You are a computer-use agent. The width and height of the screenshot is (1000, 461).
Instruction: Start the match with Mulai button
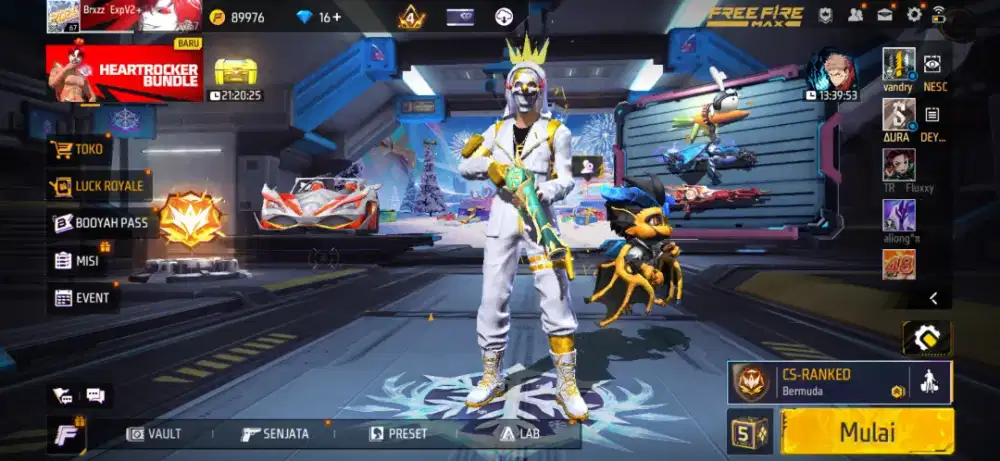tap(867, 432)
